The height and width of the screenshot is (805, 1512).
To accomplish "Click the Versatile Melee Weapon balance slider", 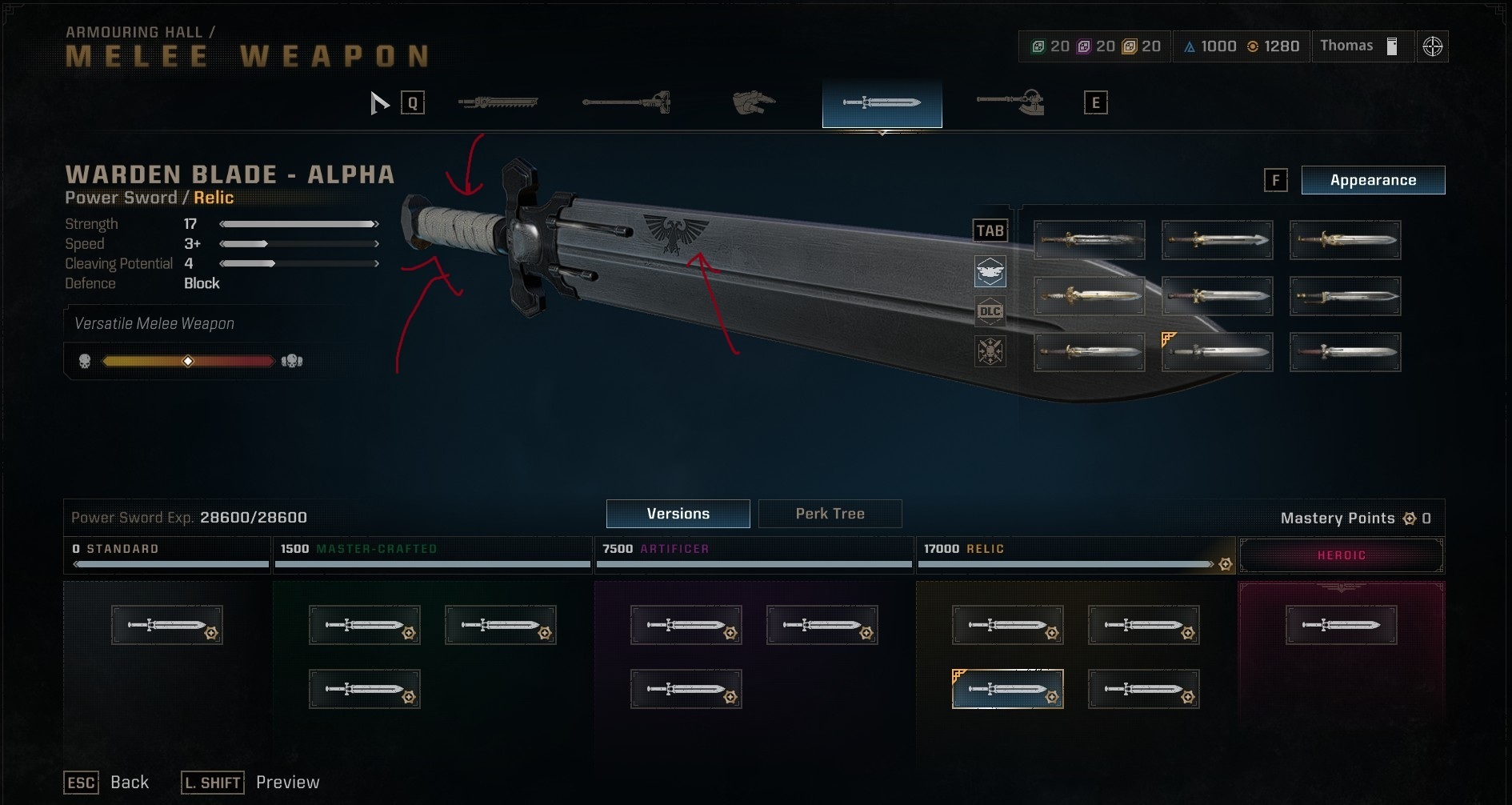I will [188, 361].
